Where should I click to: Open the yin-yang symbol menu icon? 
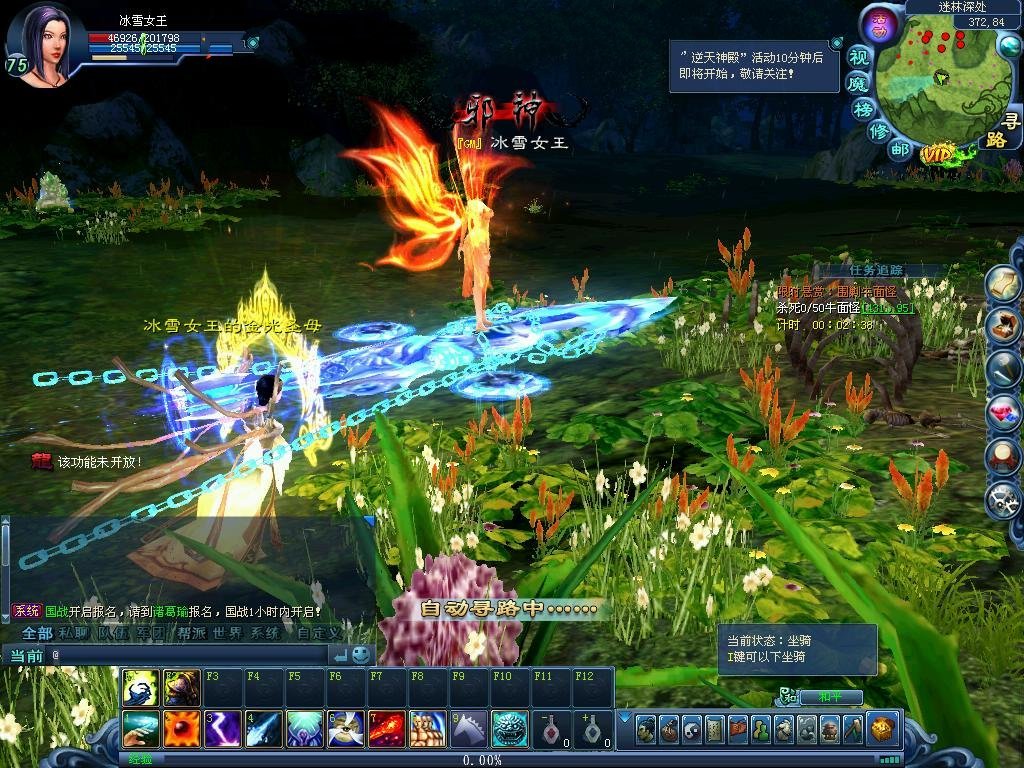tap(690, 729)
